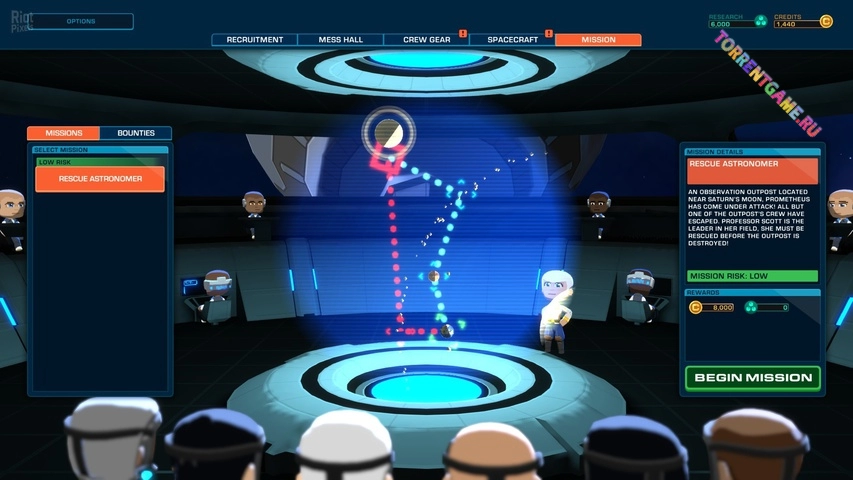
Task: View the Bounties tab
Action: [x=136, y=133]
